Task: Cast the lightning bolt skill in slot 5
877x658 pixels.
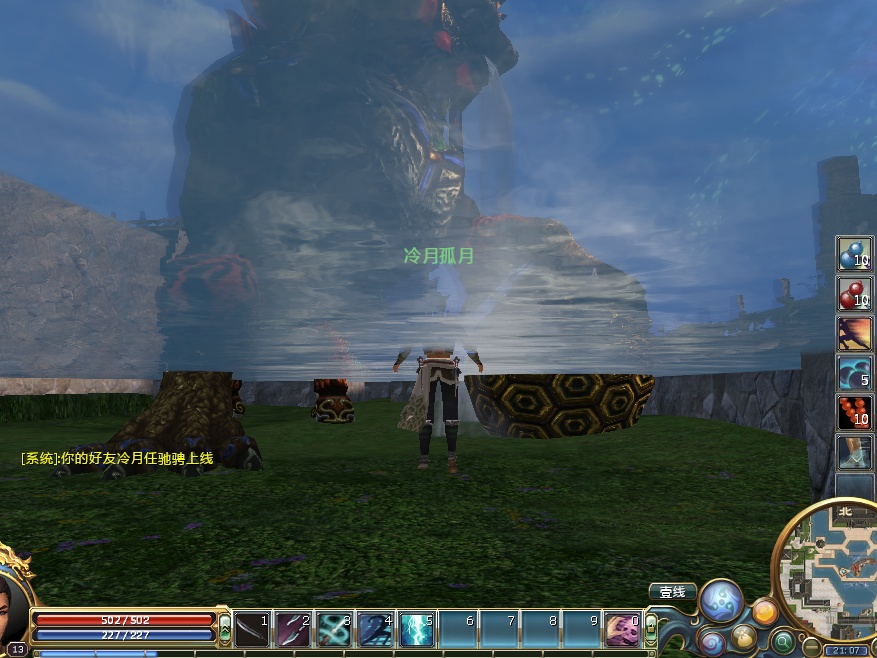Action: [x=416, y=630]
